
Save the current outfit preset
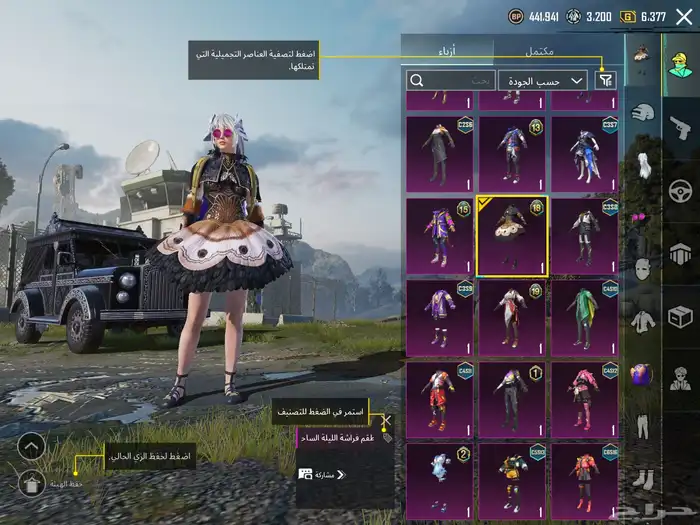click(x=31, y=484)
